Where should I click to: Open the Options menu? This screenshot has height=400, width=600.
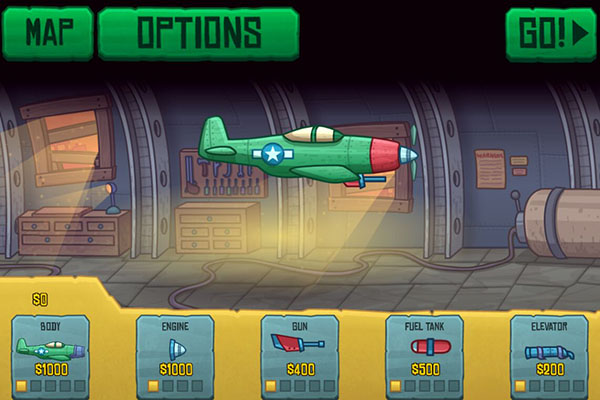[x=199, y=33]
